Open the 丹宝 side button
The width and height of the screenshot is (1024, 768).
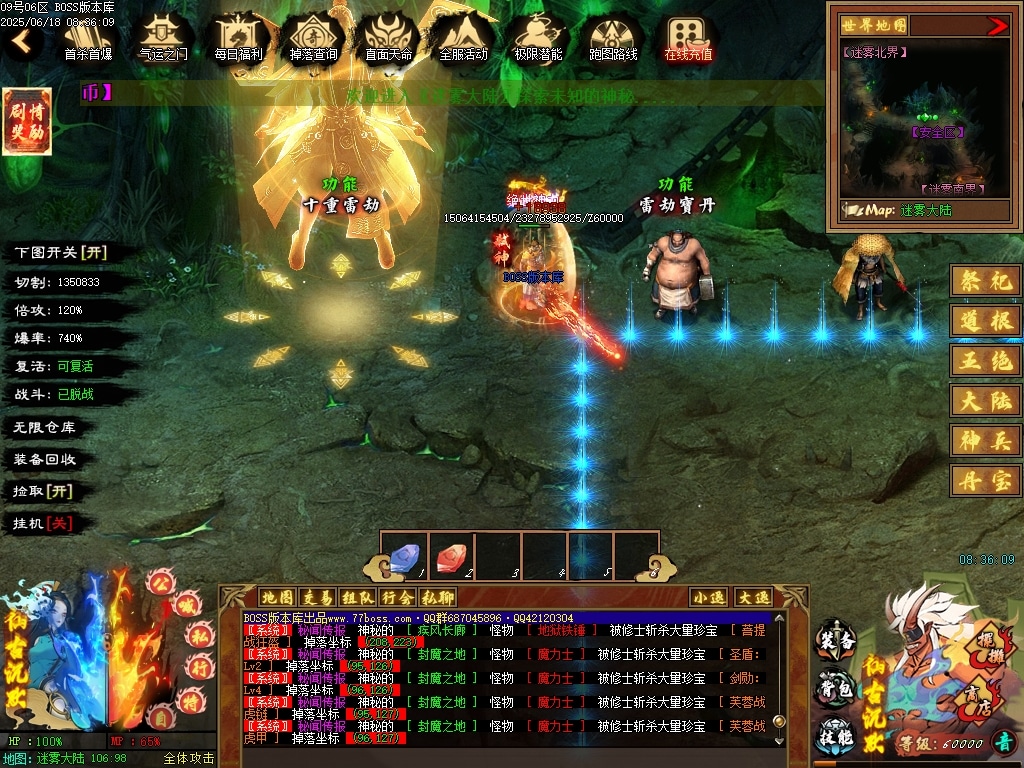click(x=985, y=480)
